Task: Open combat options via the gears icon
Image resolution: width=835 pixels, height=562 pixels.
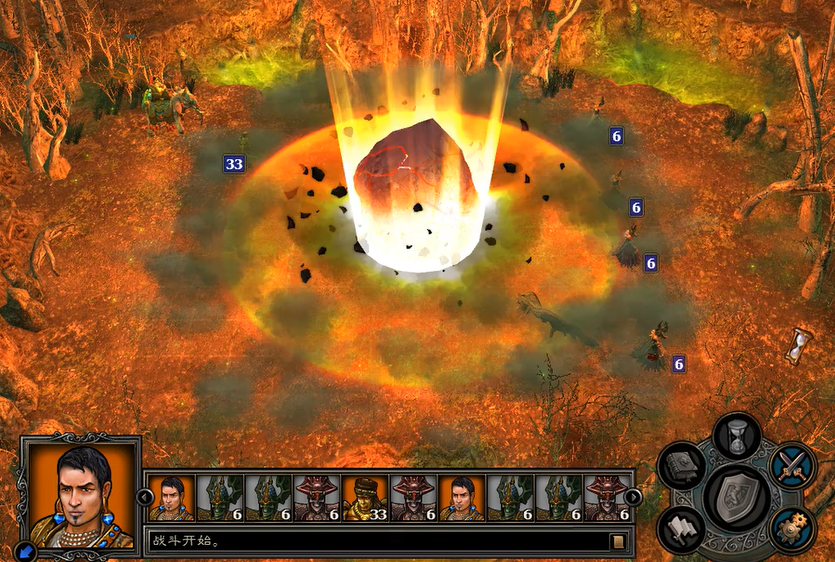Action: (793, 527)
